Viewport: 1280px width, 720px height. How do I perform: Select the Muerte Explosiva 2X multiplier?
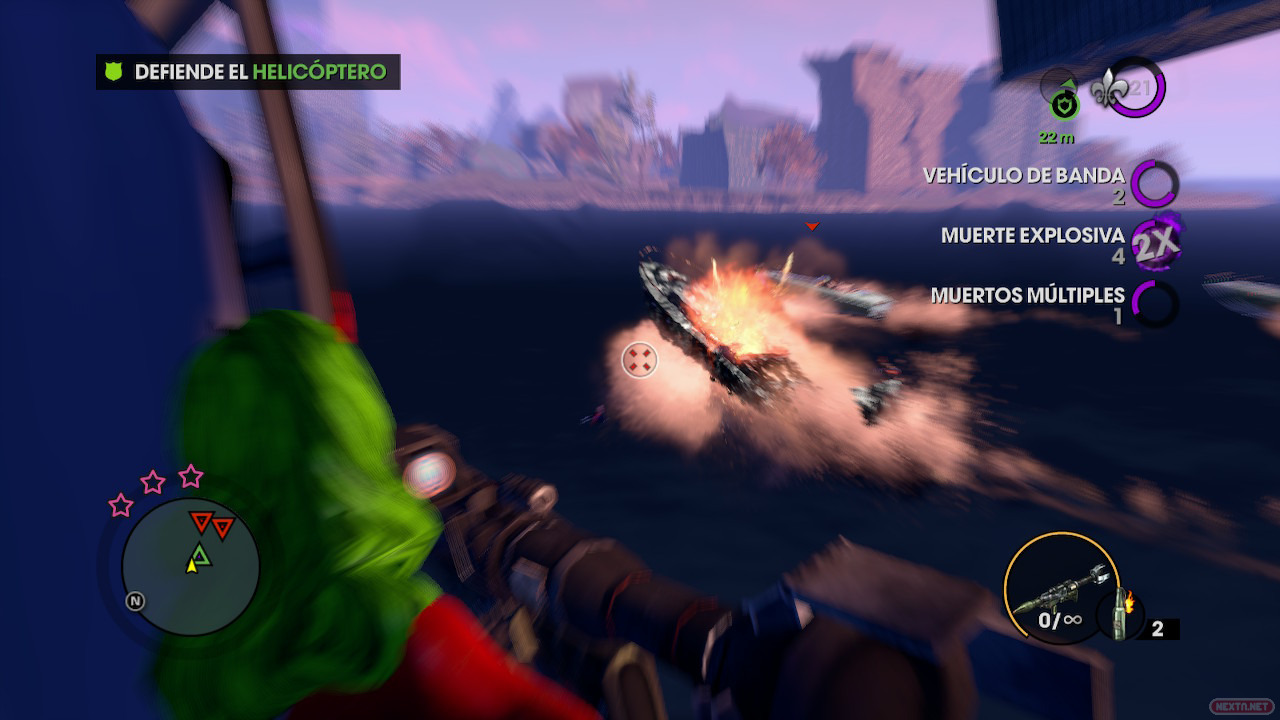point(1155,243)
